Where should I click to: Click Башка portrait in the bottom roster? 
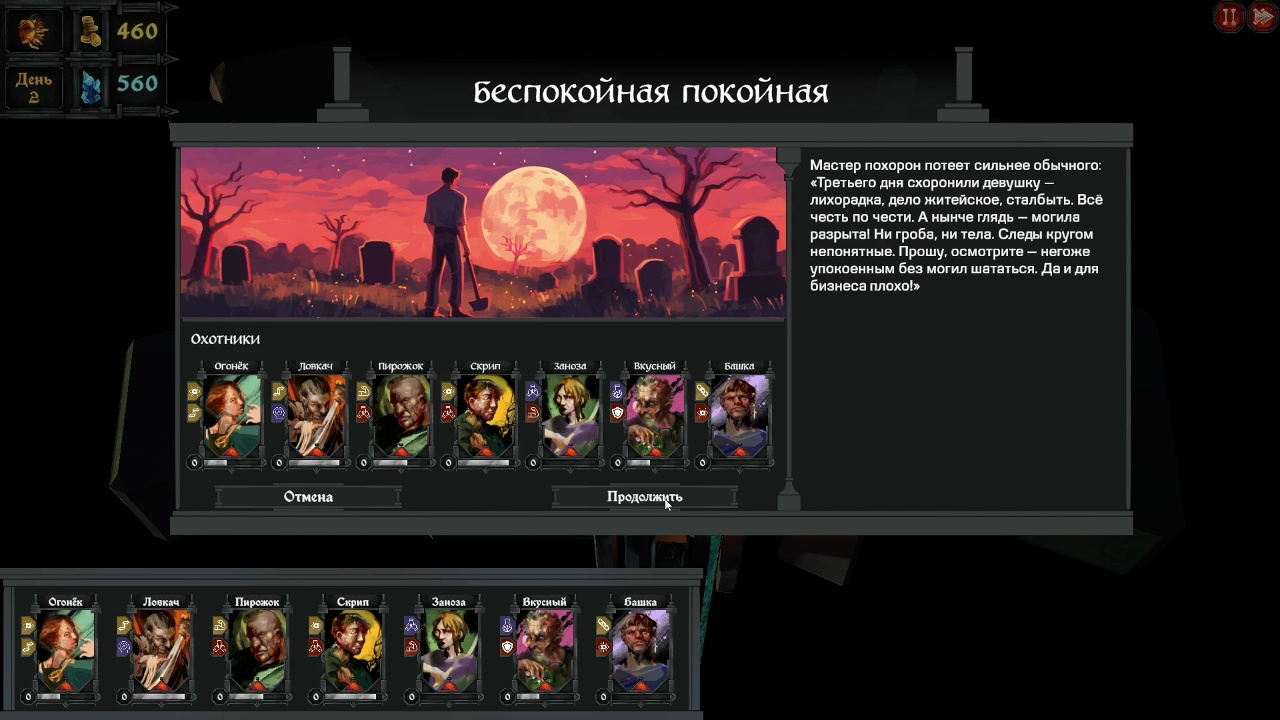coord(640,650)
